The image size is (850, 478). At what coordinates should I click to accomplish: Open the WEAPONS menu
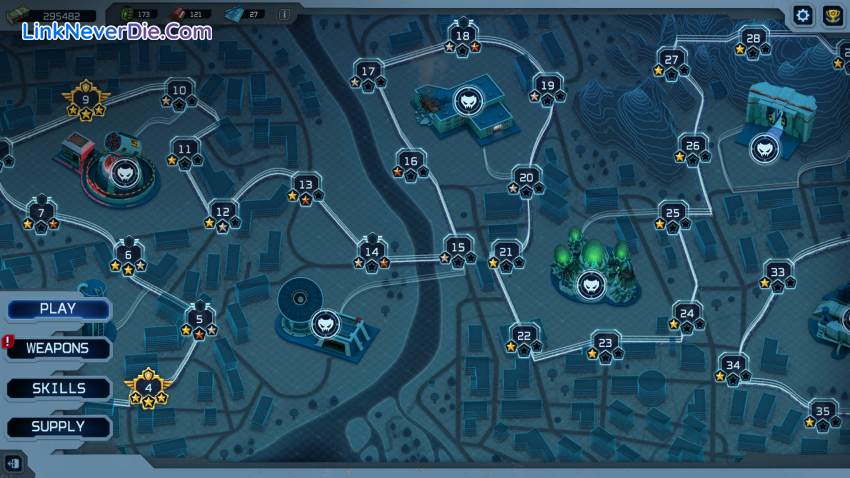pos(58,349)
